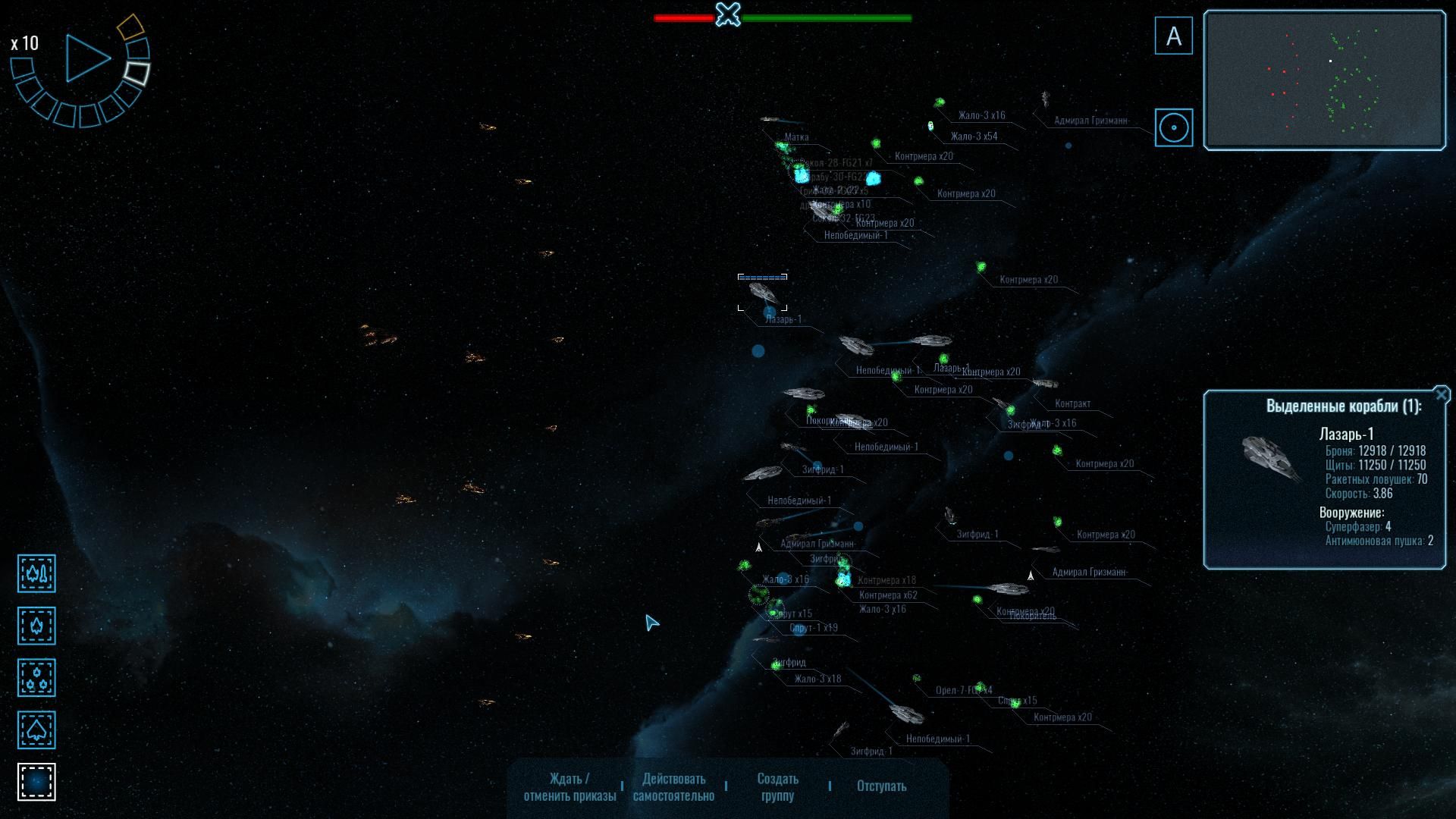Create a group with "Создать группу"
1456x819 pixels.
point(777,786)
